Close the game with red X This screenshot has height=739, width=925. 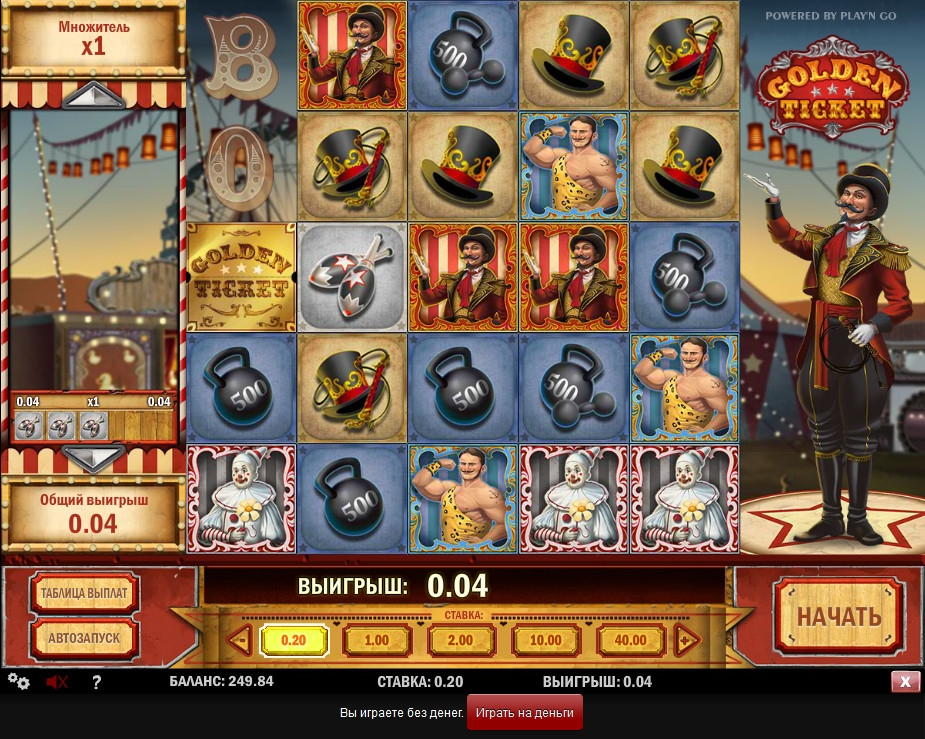[x=905, y=682]
